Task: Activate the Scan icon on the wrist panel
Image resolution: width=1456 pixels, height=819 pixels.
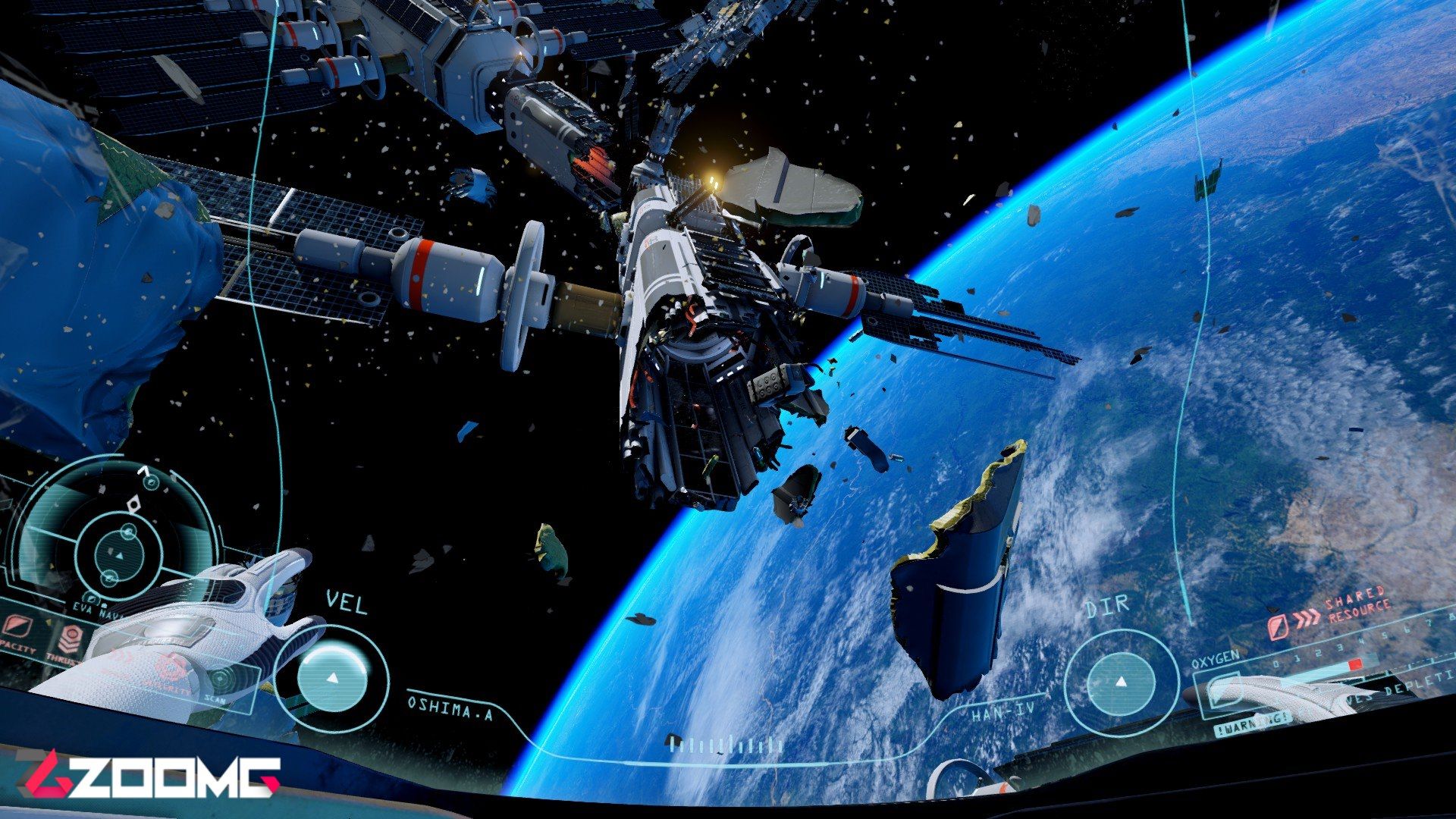Action: pyautogui.click(x=220, y=677)
